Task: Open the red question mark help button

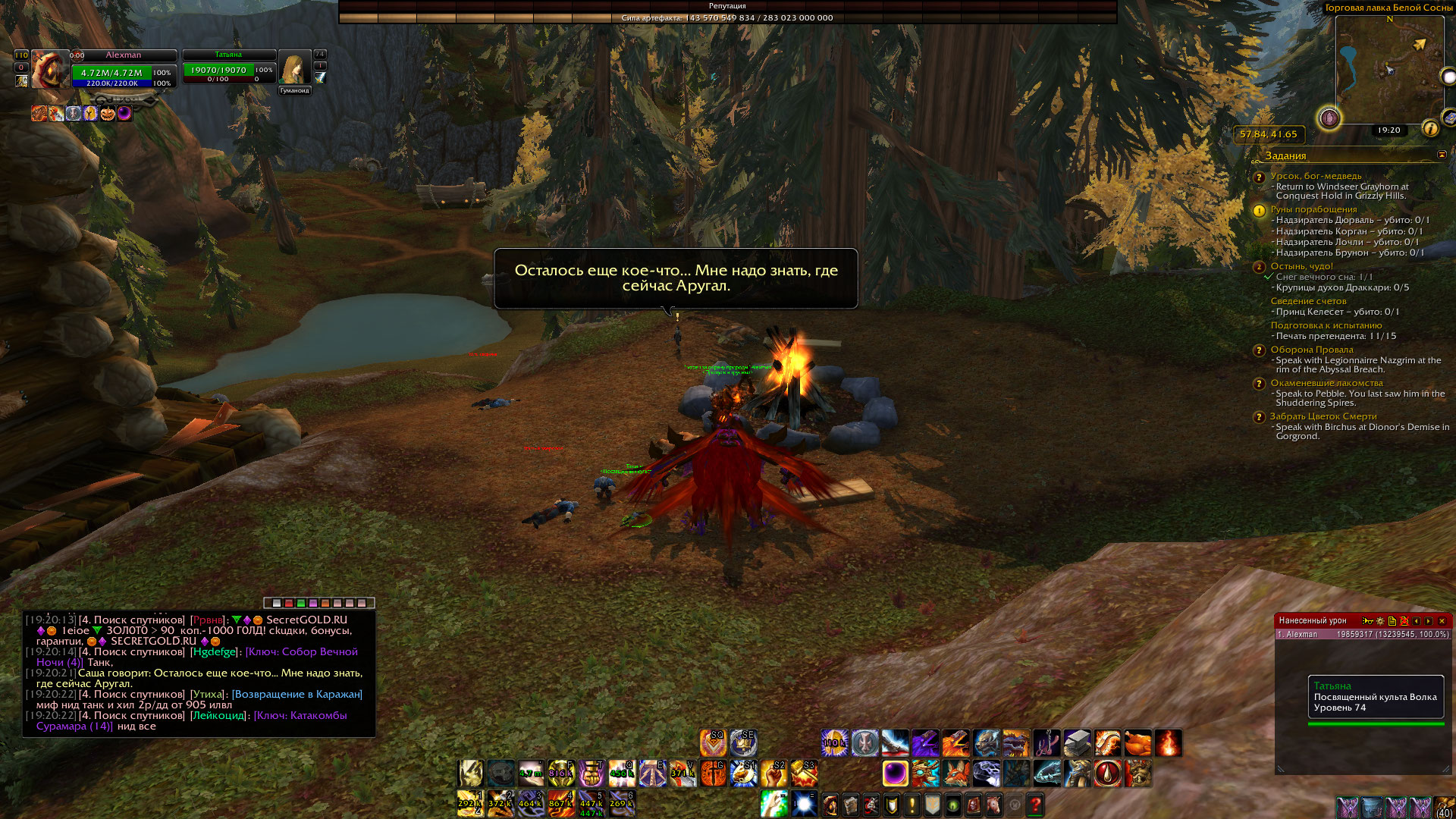Action: pos(1035,805)
